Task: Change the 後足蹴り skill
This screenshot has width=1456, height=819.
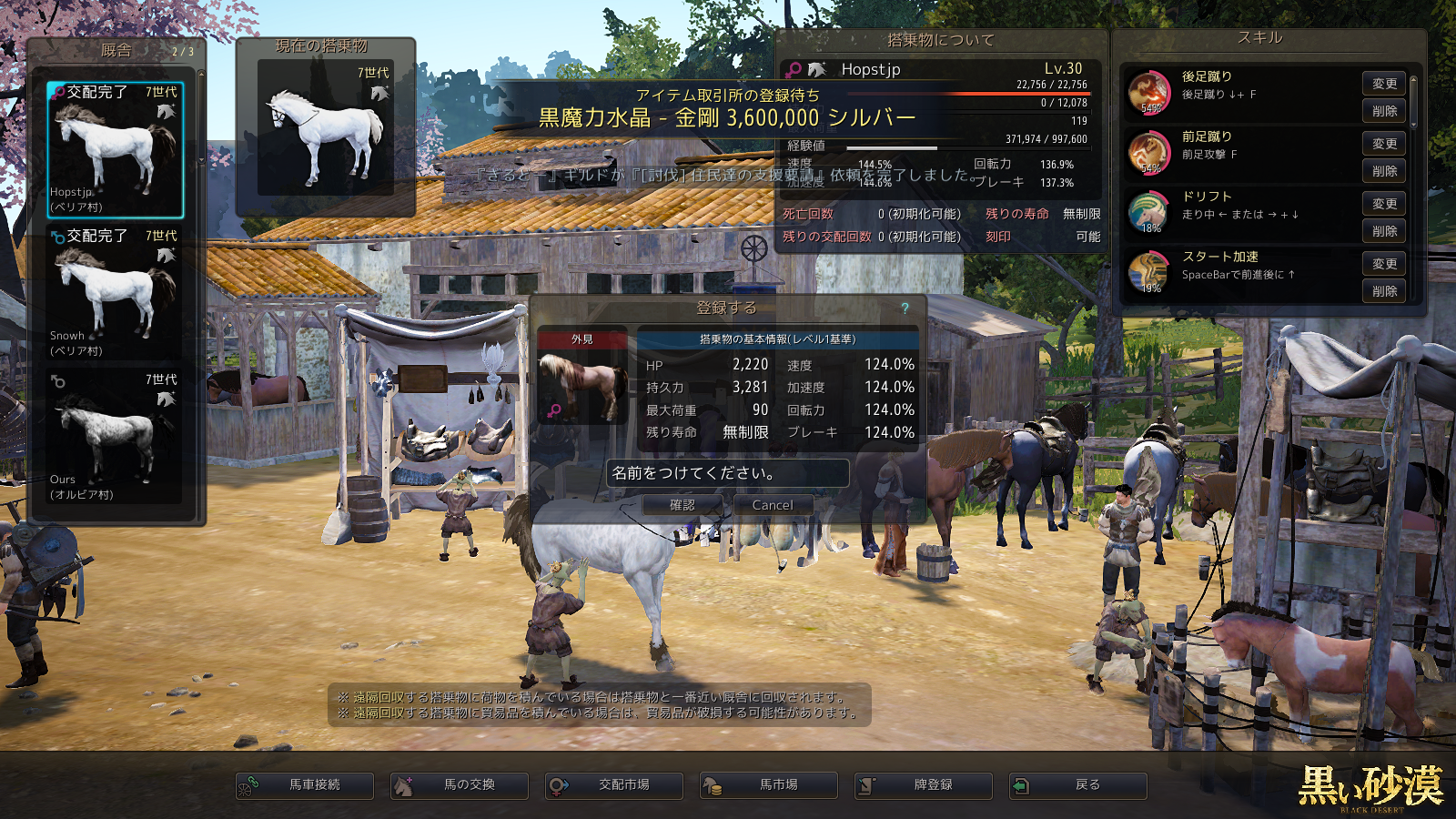Action: point(1384,84)
